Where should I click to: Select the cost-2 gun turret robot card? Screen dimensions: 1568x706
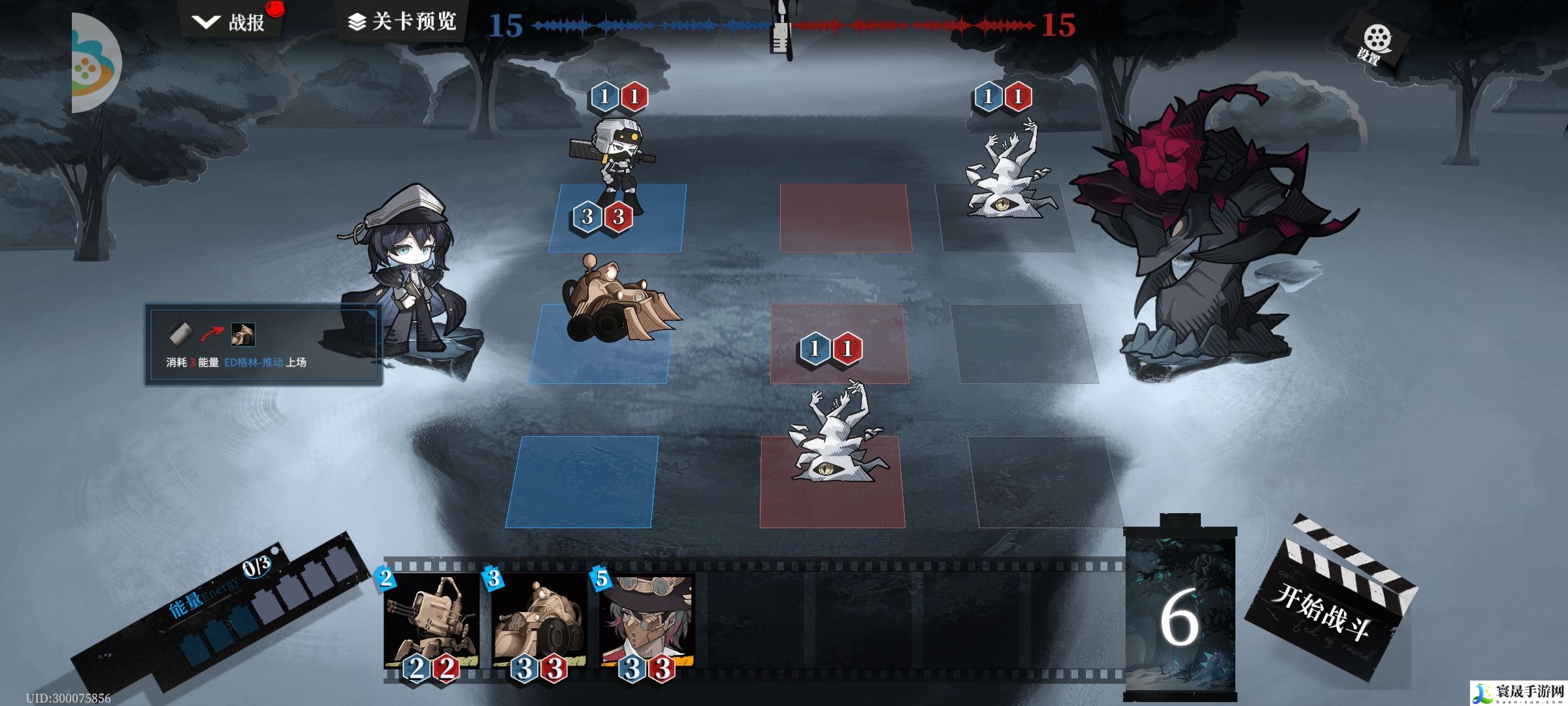coord(431,621)
